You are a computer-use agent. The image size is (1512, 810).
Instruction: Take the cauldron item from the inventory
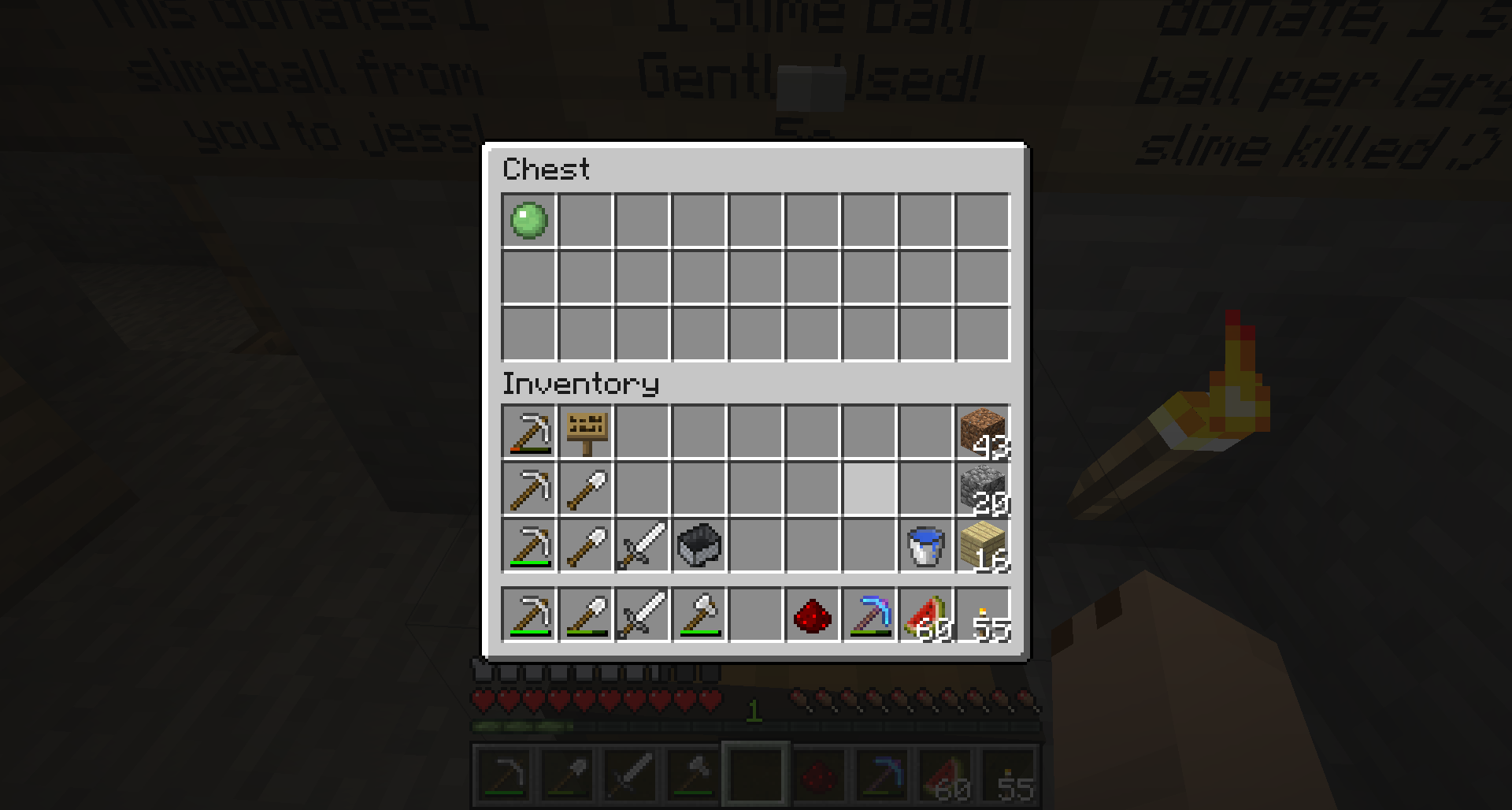(x=698, y=545)
